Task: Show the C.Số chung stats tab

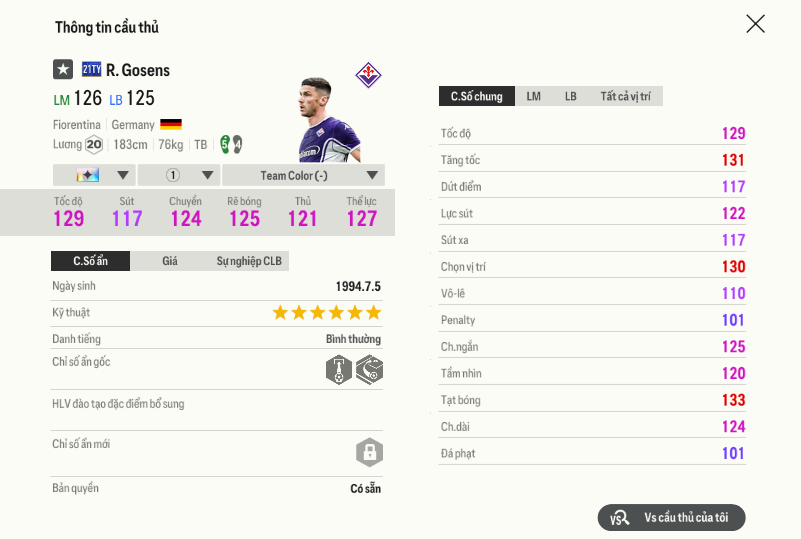Action: [x=477, y=96]
